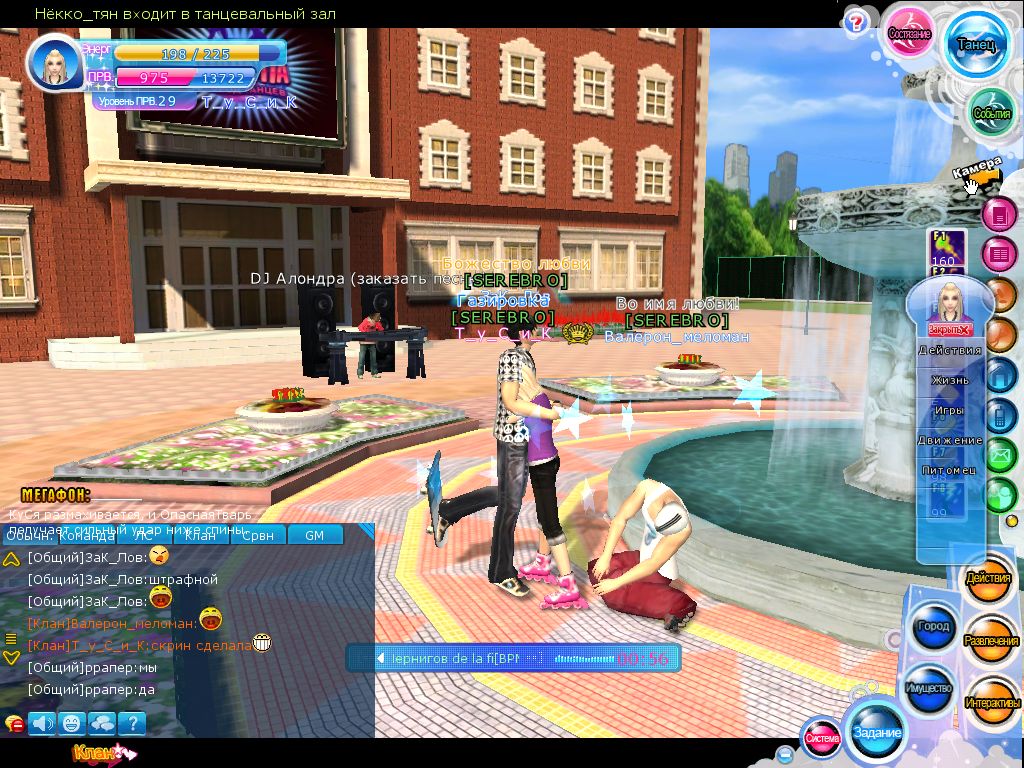Screen dimensions: 1024x768
Task: Switch to the Клан chat tab
Action: pyautogui.click(x=200, y=535)
